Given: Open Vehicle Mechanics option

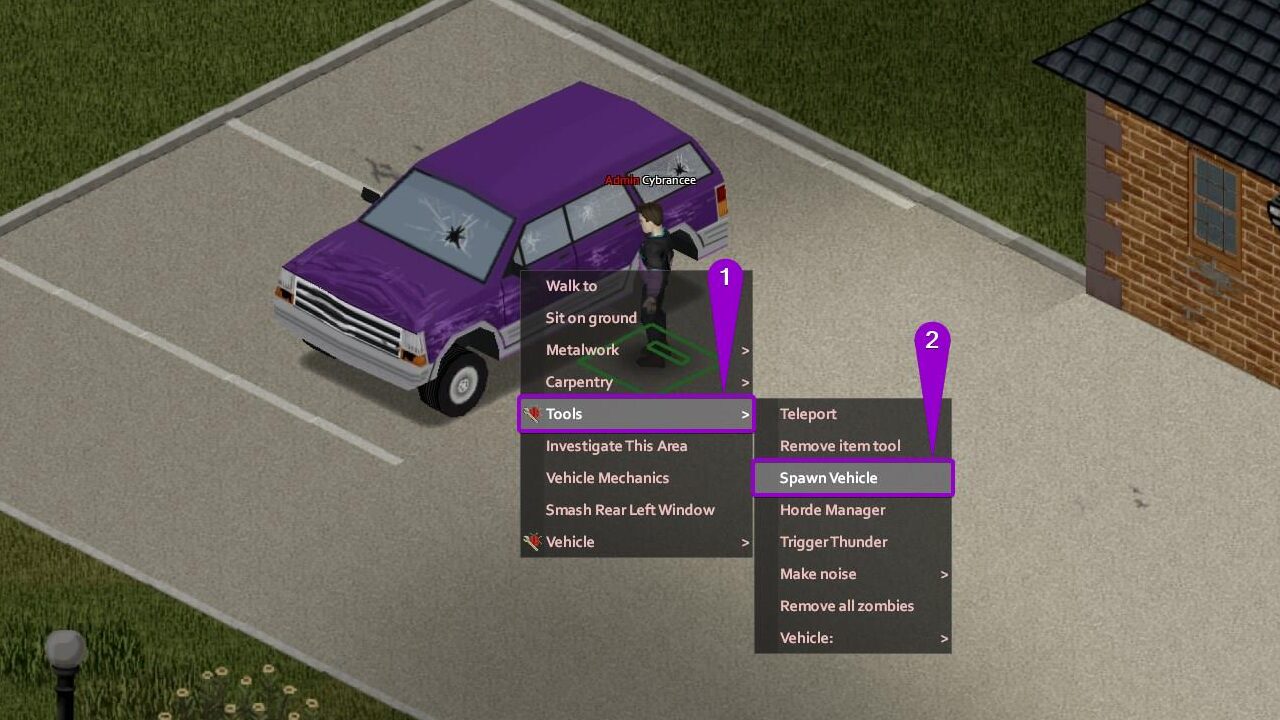Looking at the screenshot, I should click(607, 478).
